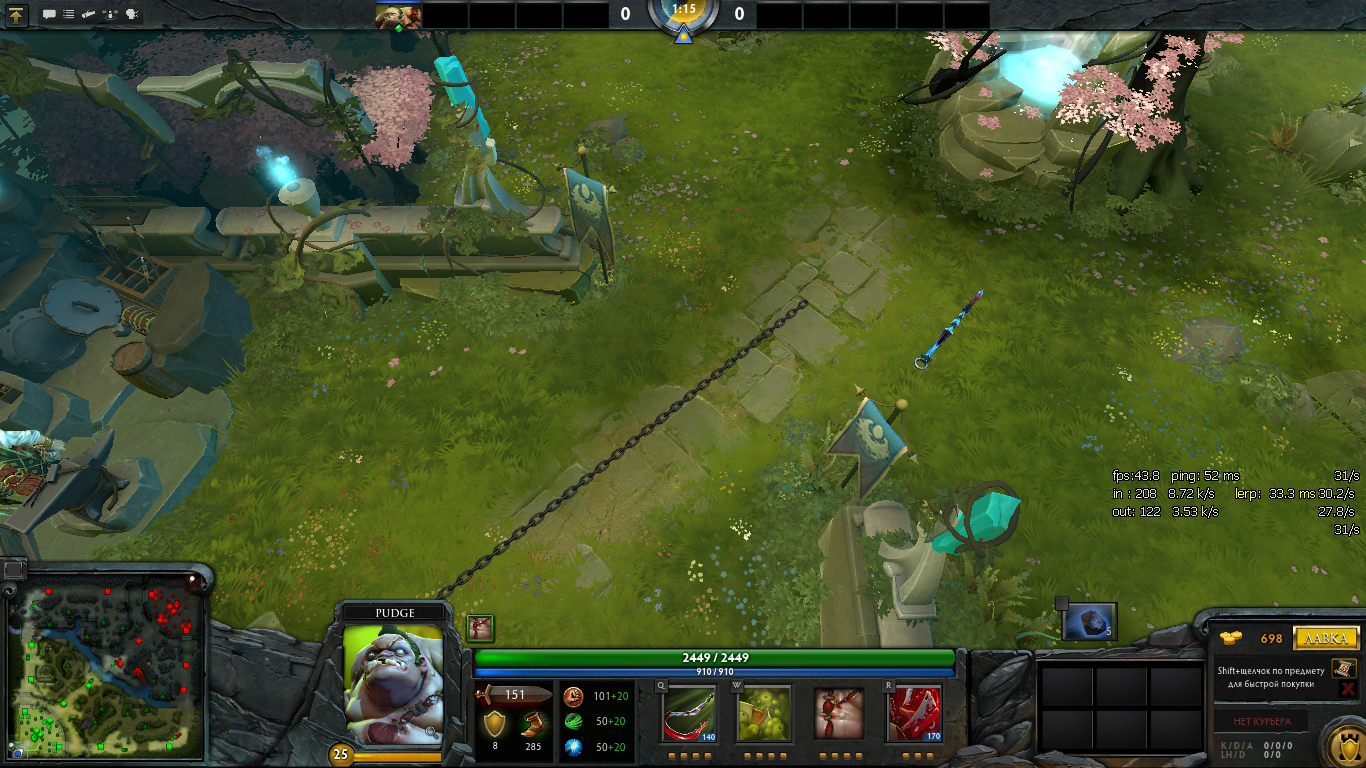The height and width of the screenshot is (768, 1366).
Task: Open the log scroll icon
Action: pyautogui.click(x=89, y=15)
